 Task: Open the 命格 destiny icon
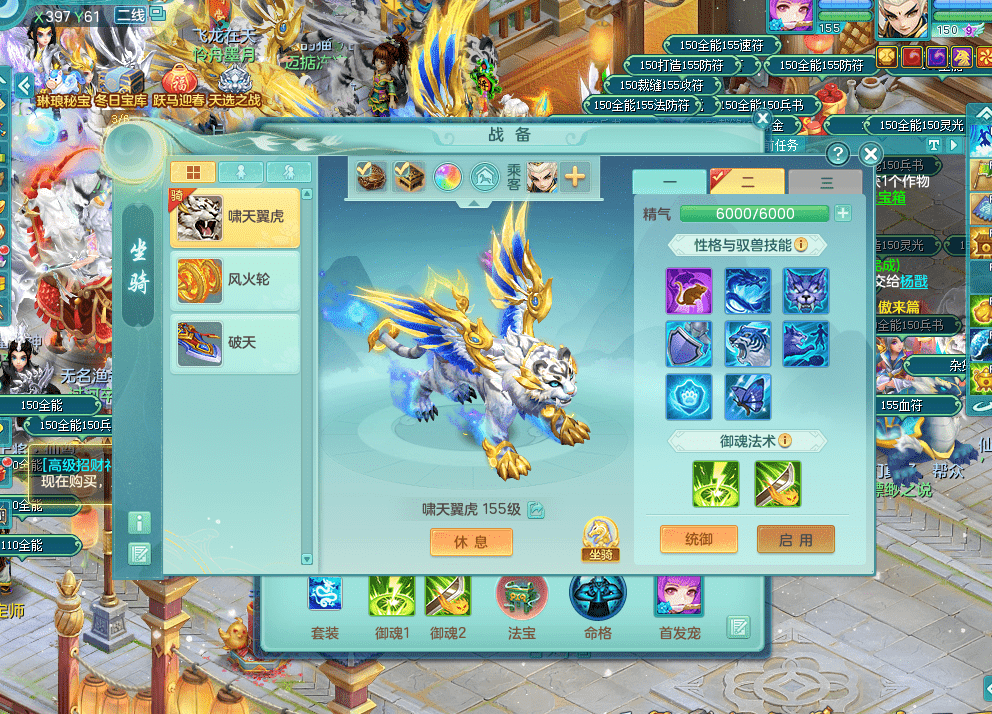click(x=598, y=596)
